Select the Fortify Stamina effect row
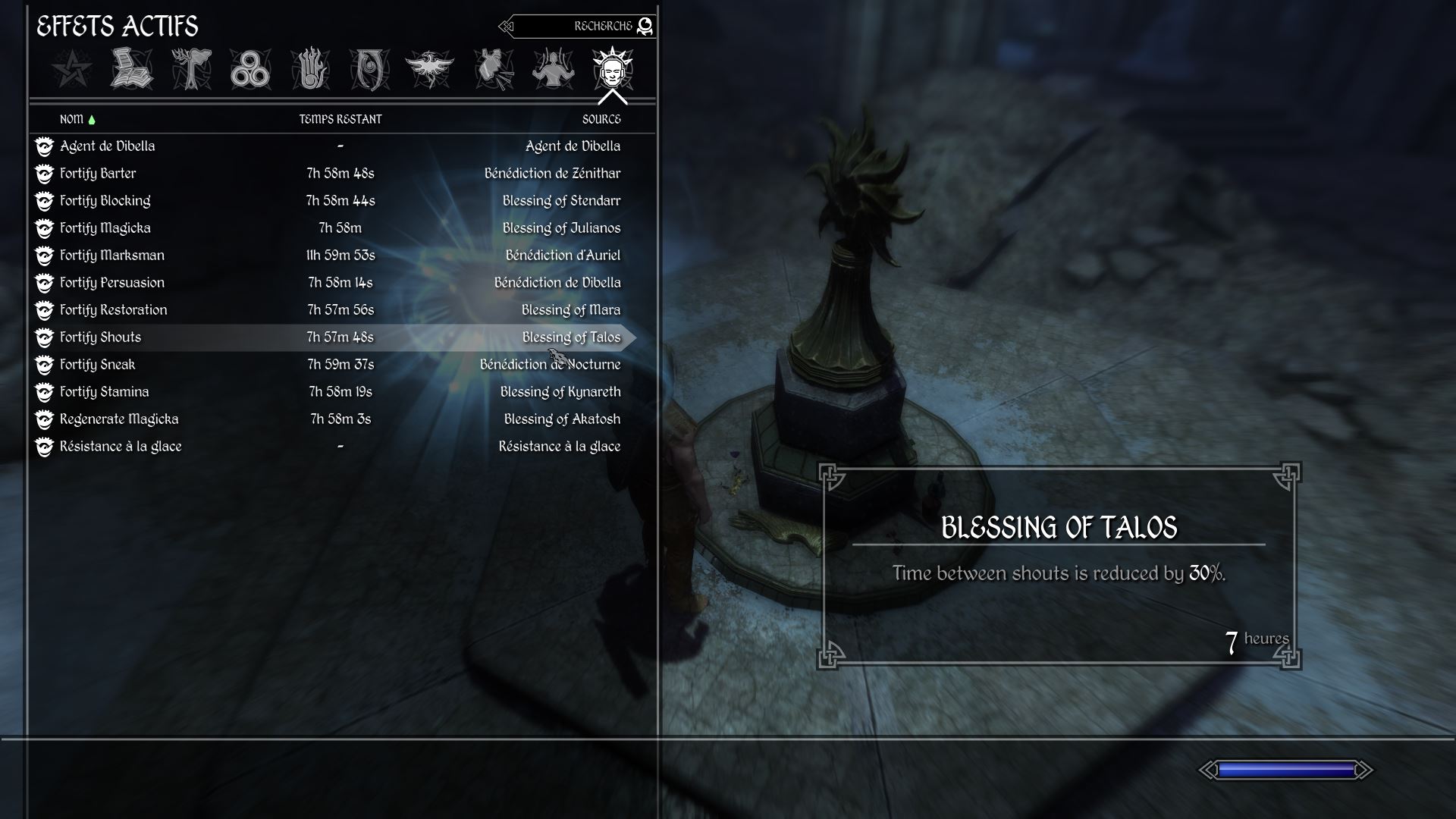The height and width of the screenshot is (819, 1456). click(x=105, y=392)
